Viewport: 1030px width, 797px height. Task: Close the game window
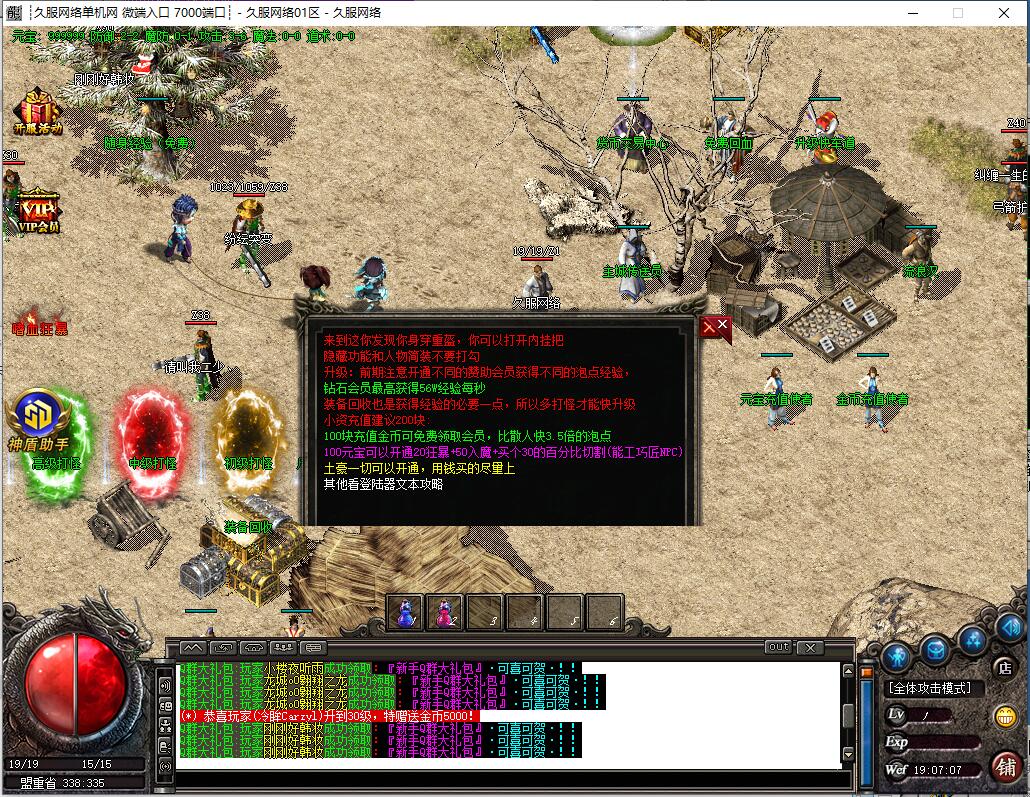tap(1003, 13)
